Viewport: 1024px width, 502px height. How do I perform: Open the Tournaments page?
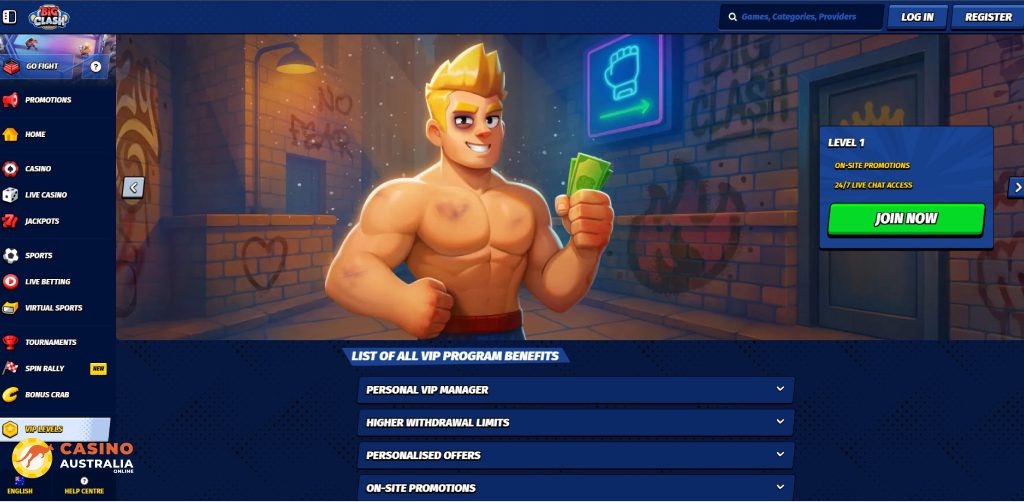(50, 342)
